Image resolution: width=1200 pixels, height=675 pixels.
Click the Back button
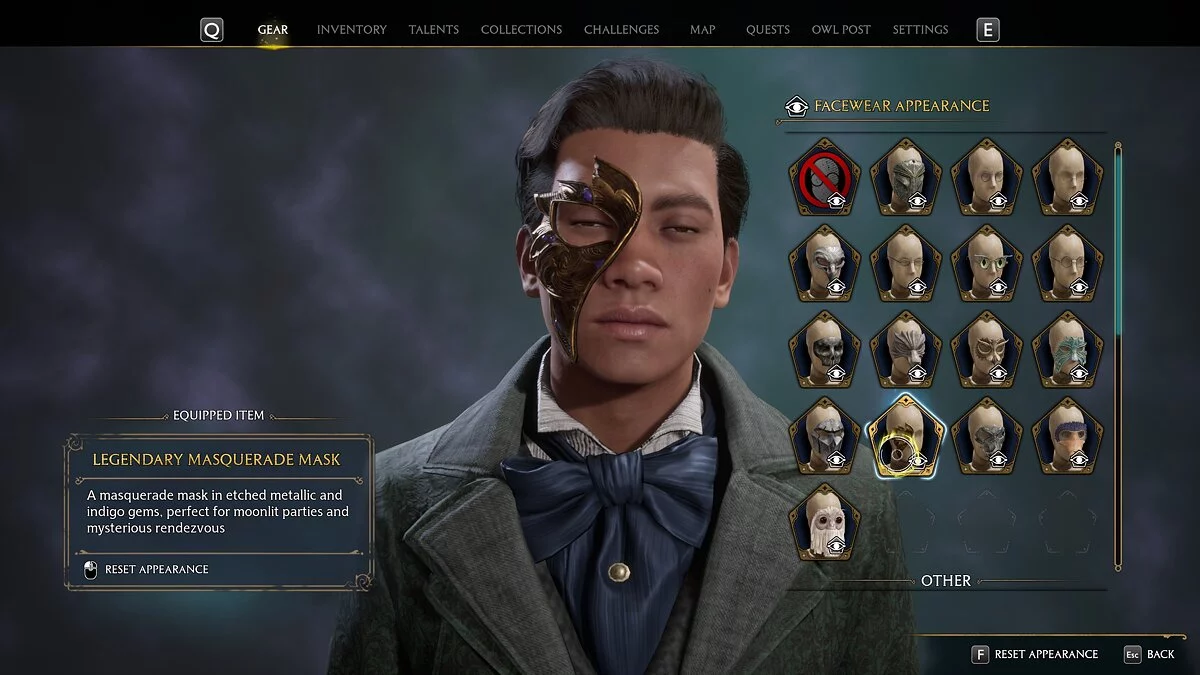[1150, 654]
